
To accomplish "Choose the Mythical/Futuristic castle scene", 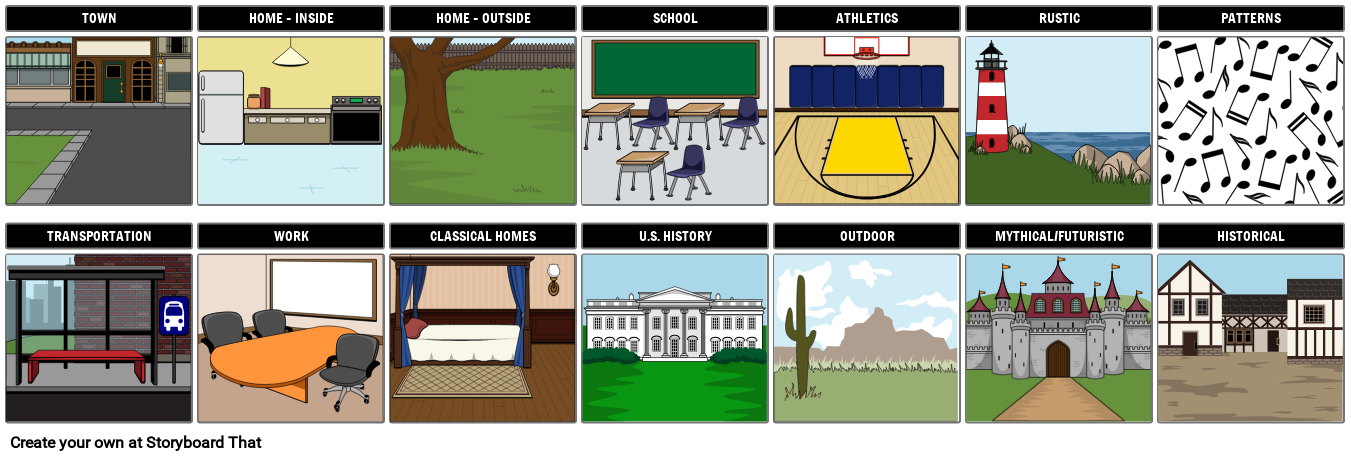I will 1058,338.
